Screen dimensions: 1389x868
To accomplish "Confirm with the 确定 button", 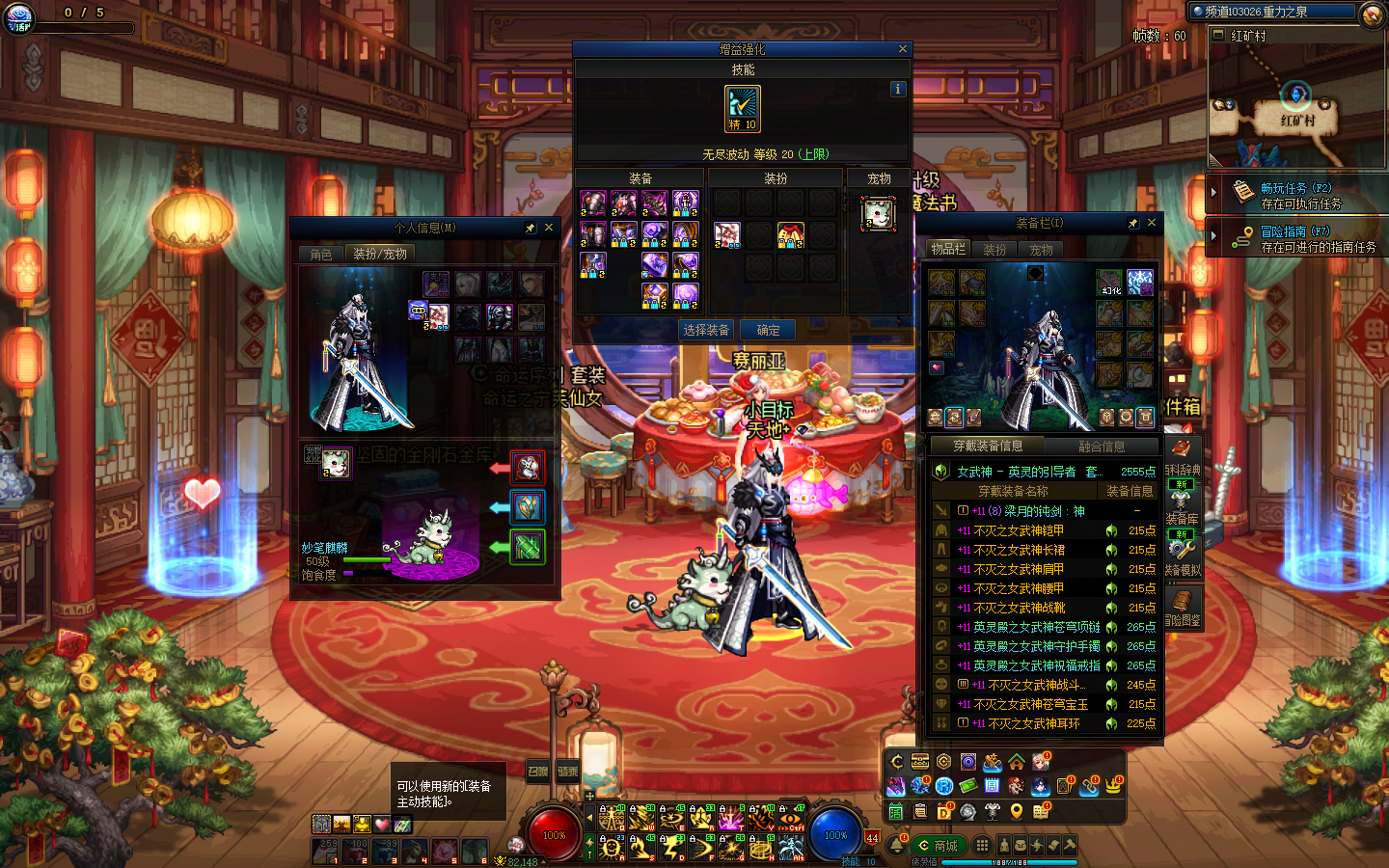I will pos(768,330).
